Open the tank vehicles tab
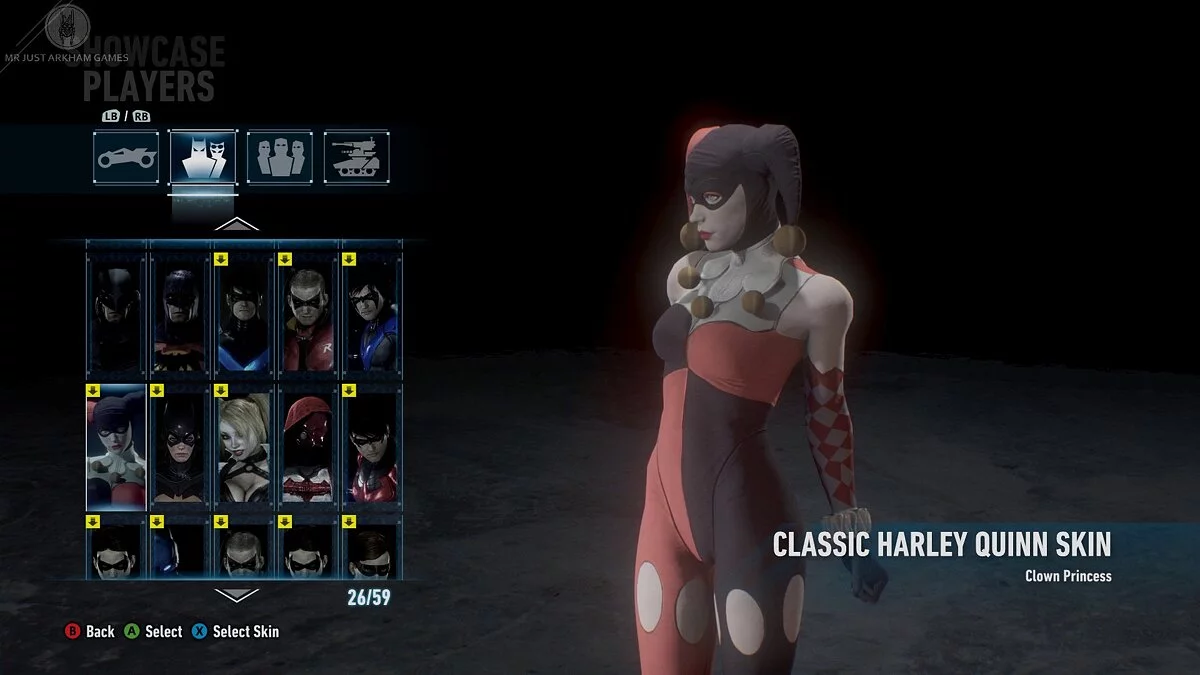Viewport: 1200px width, 675px height. (356, 157)
